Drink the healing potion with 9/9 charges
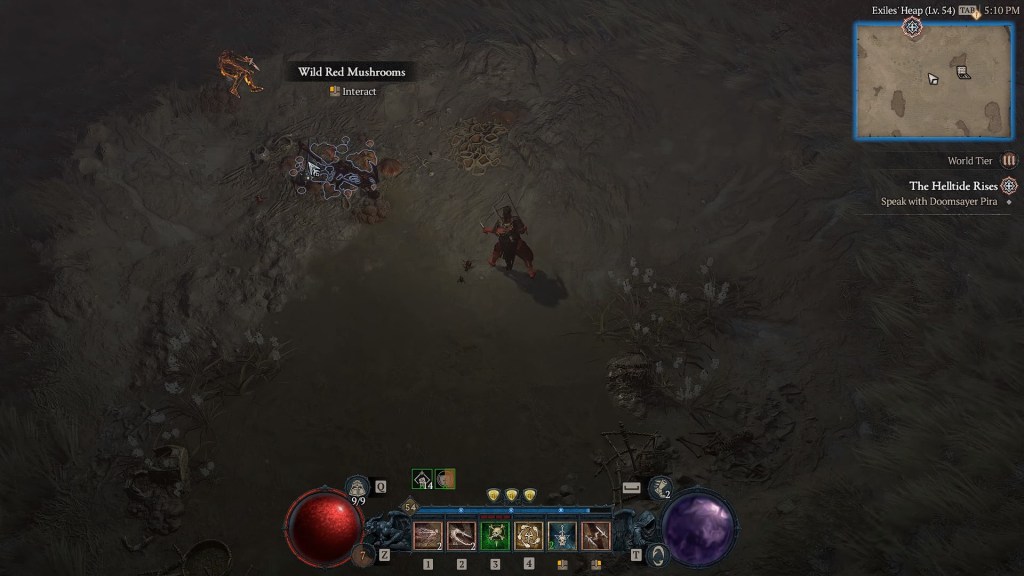Screen dimensions: 1024x576 point(358,488)
